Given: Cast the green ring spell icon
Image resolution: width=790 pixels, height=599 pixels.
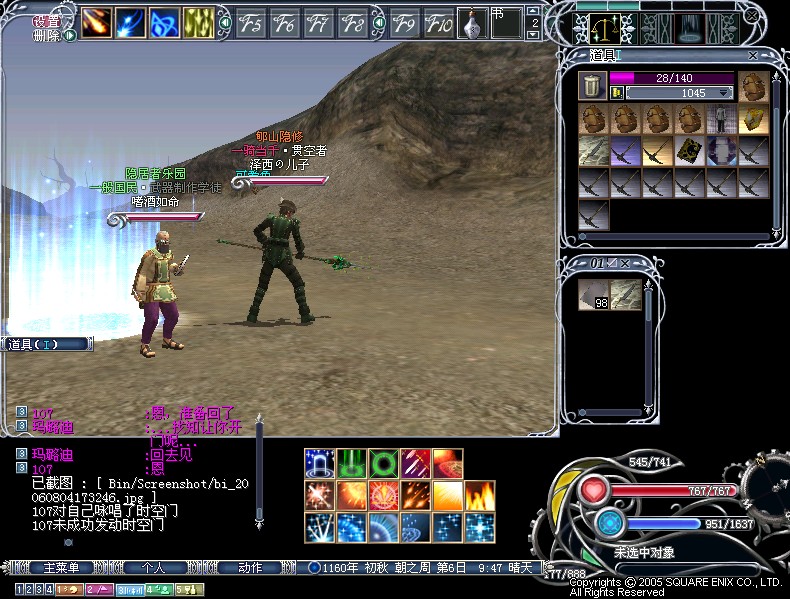Looking at the screenshot, I should coord(383,464).
